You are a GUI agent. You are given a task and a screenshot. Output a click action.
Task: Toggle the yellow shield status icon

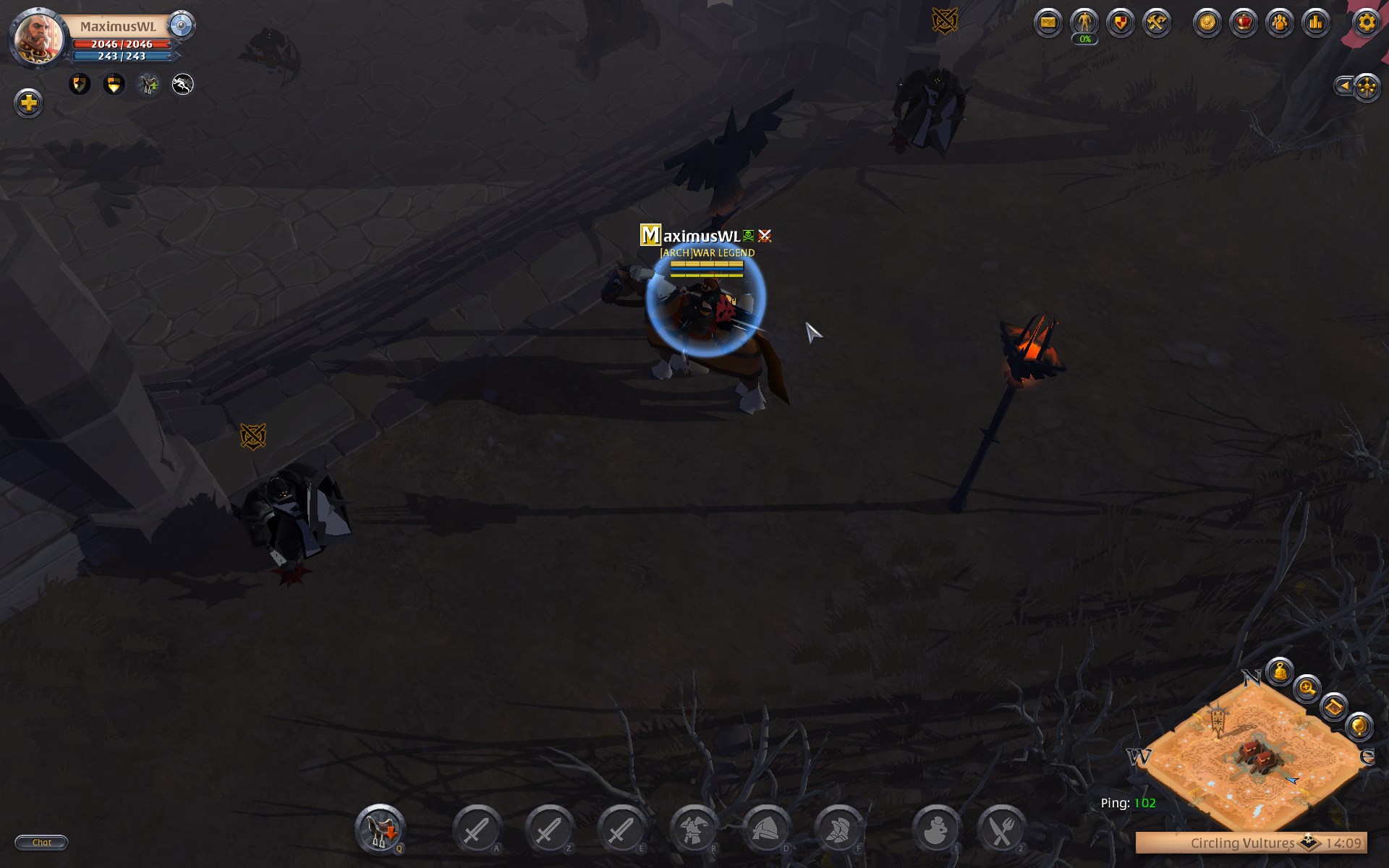[x=114, y=84]
